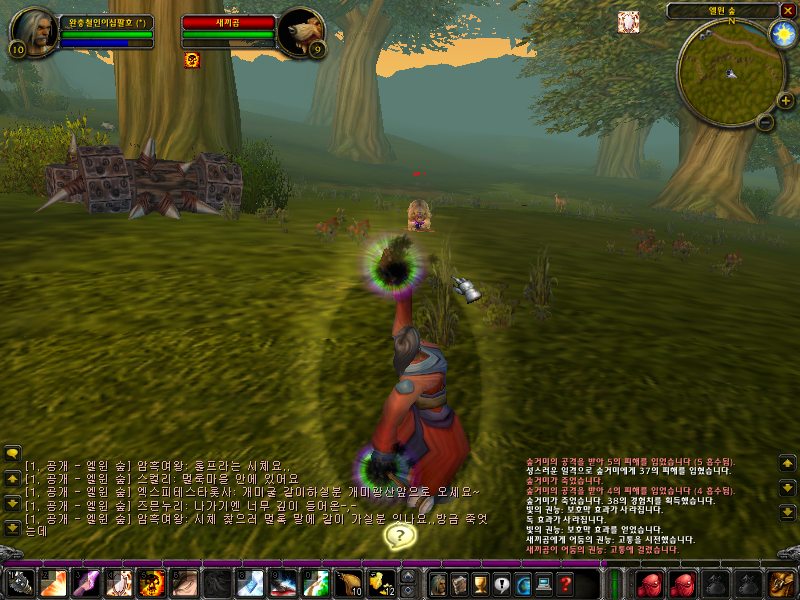Open the red question mark help button
The image size is (800, 600).
[565, 583]
